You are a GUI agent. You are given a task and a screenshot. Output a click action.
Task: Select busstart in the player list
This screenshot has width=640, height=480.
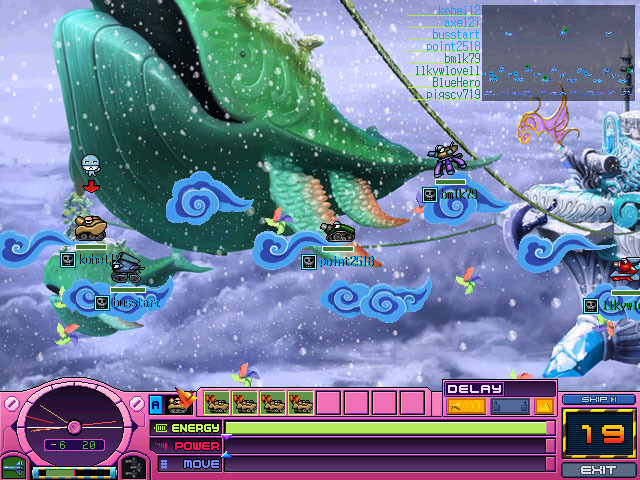(456, 34)
